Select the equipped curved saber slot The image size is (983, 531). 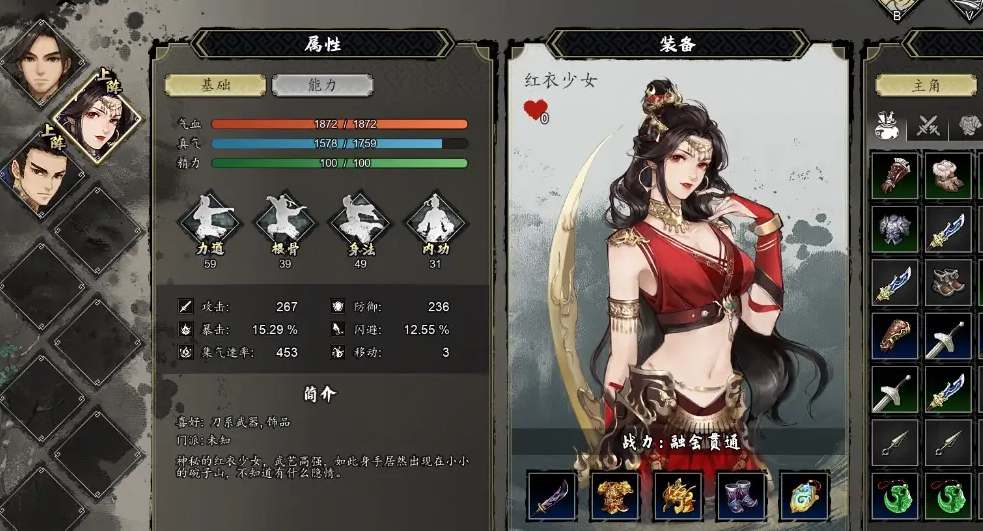pyautogui.click(x=553, y=496)
